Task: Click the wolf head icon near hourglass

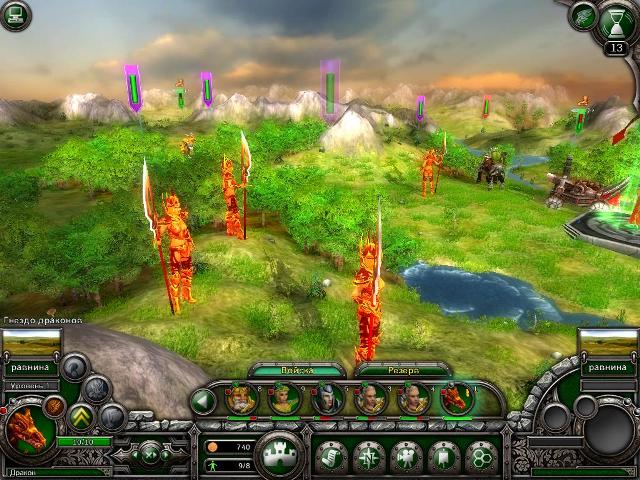Action: tap(582, 16)
